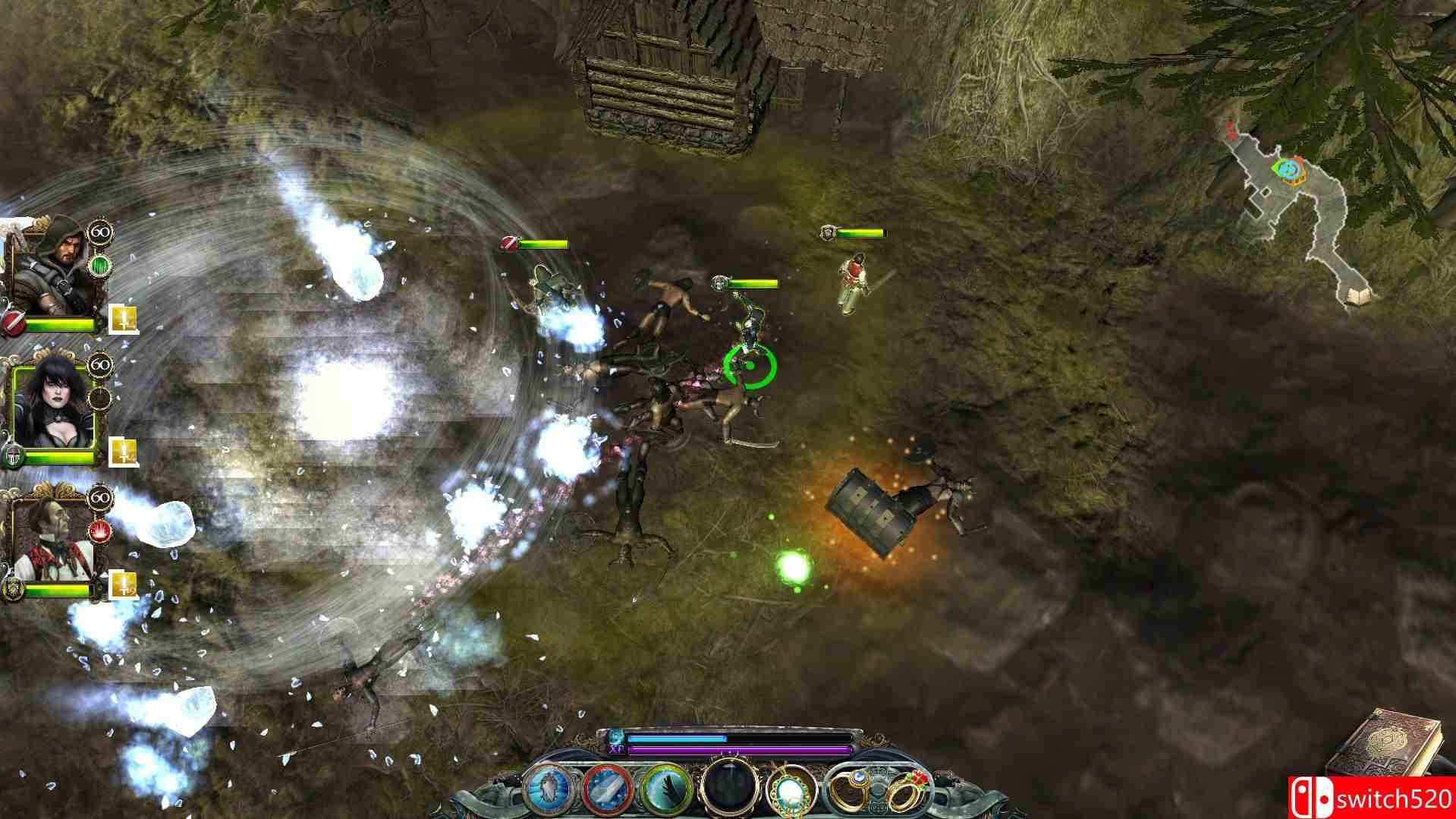Select the blue glove spell on the action bar
The image size is (1456, 819).
pos(546,789)
